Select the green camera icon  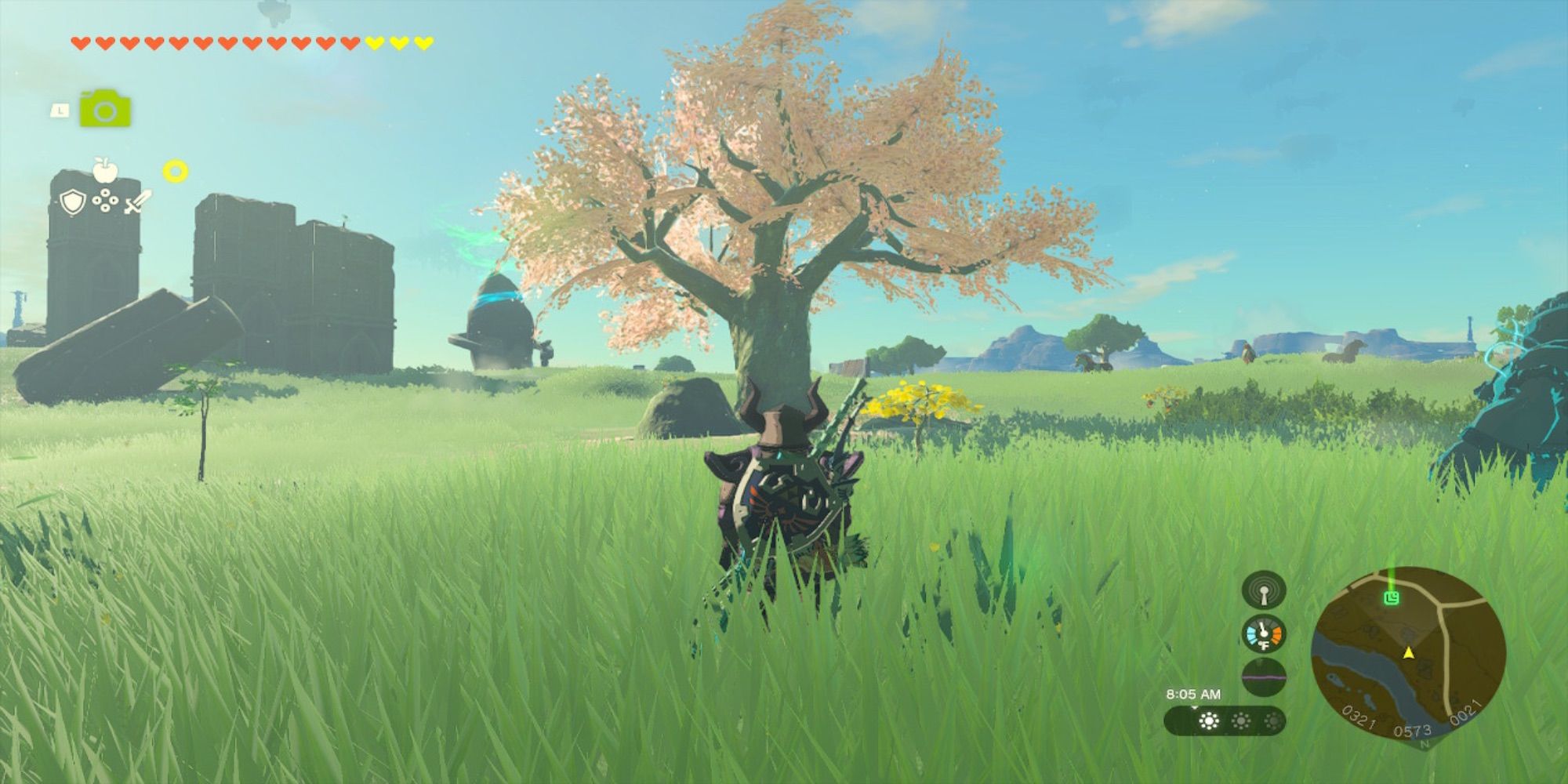pyautogui.click(x=106, y=109)
